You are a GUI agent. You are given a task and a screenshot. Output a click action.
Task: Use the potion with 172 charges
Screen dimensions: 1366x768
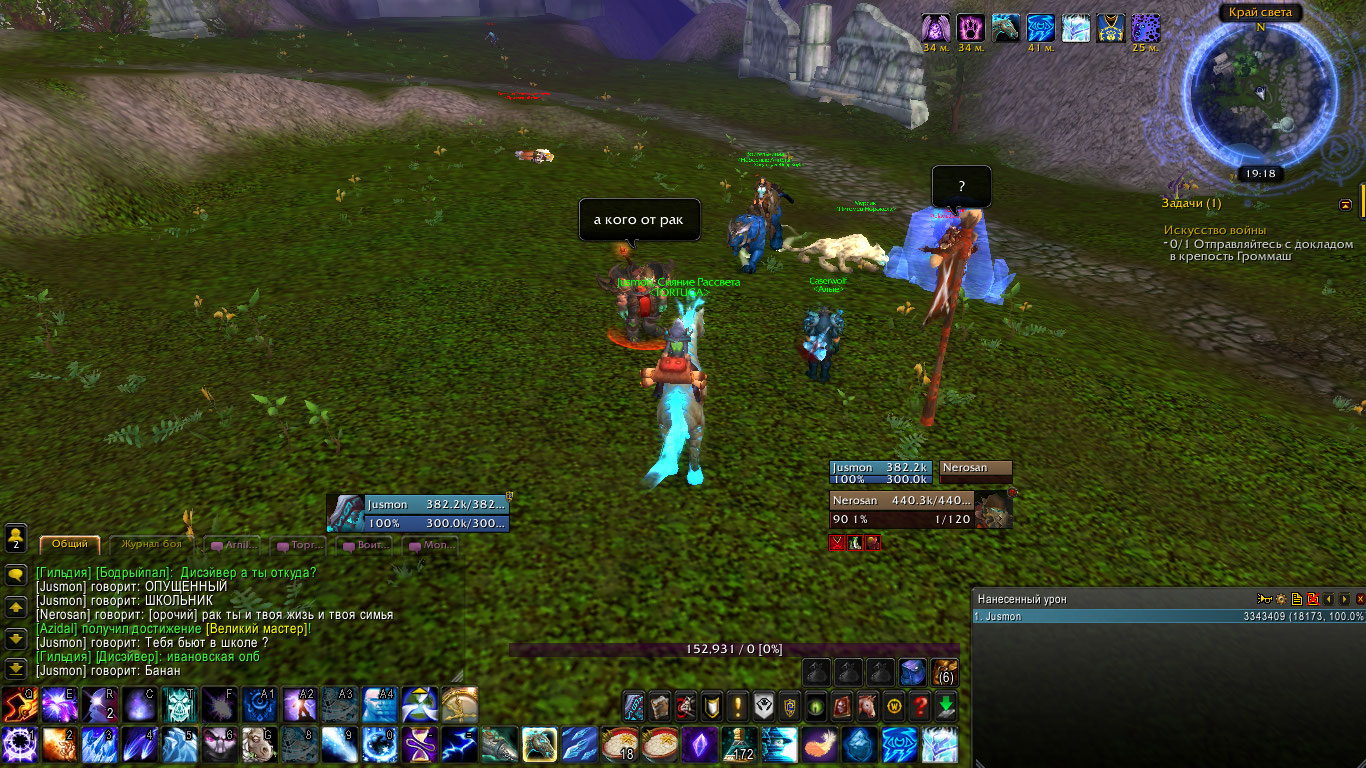click(x=740, y=745)
